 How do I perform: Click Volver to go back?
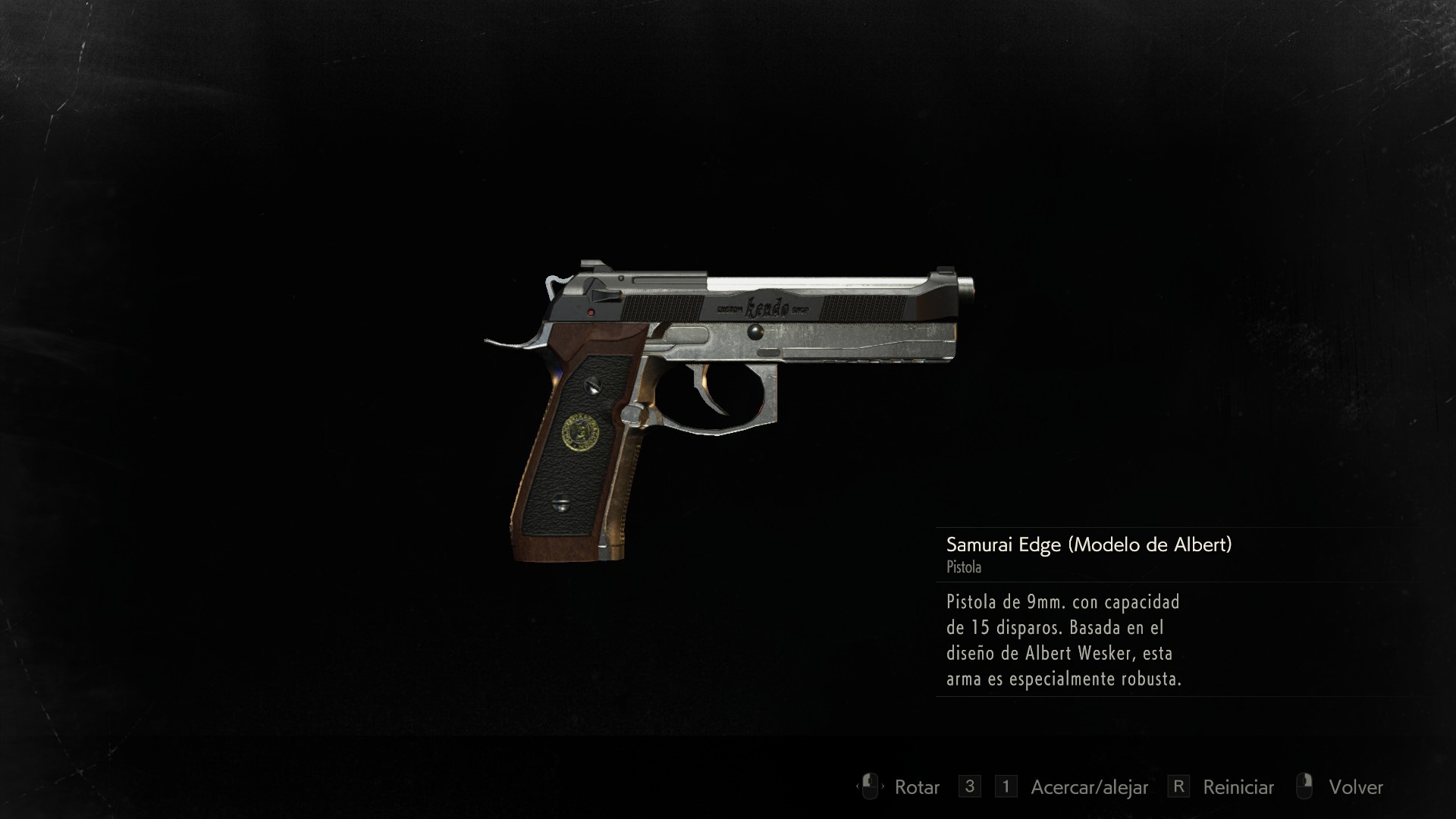pos(1357,787)
